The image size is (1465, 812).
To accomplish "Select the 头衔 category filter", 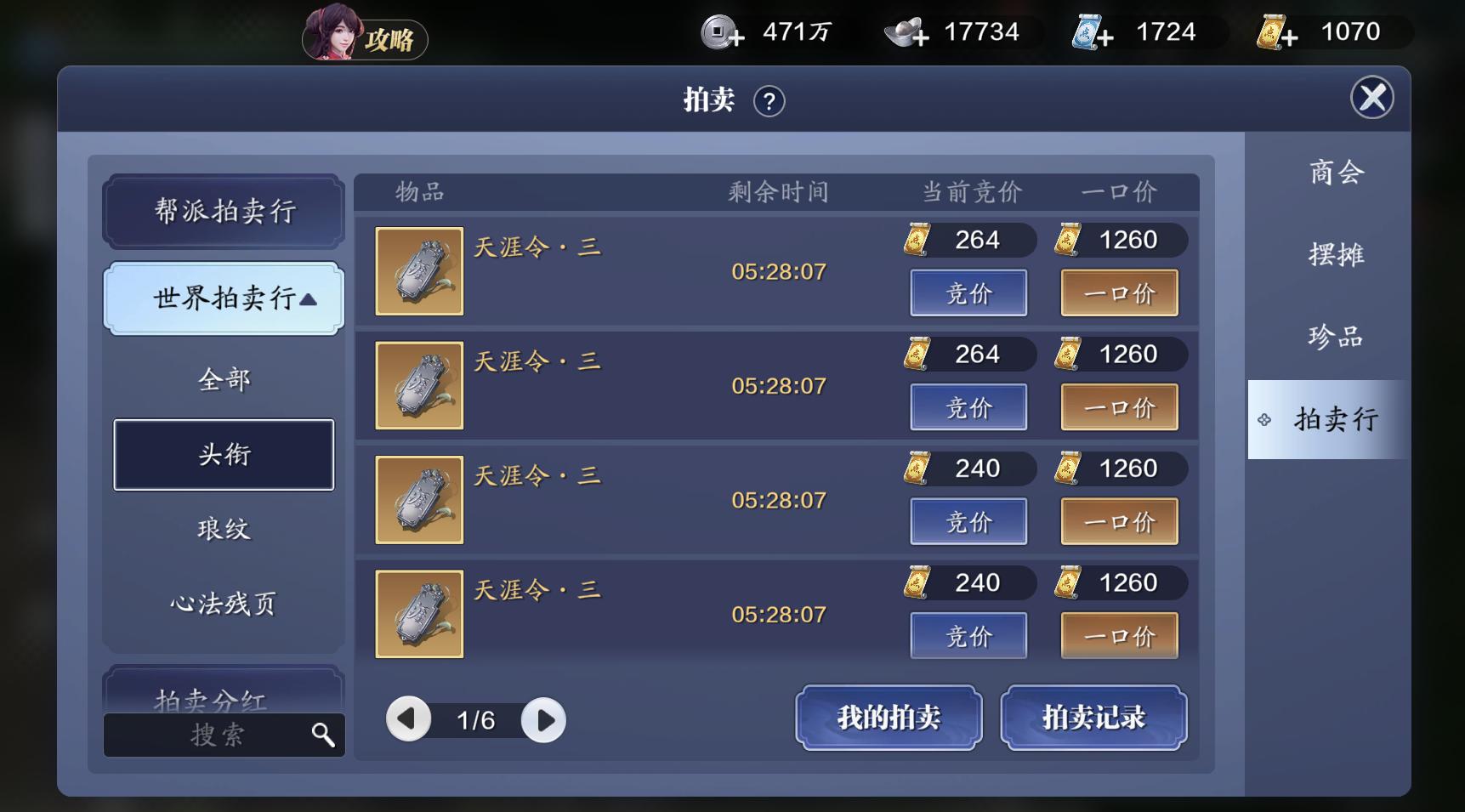I will tap(223, 455).
